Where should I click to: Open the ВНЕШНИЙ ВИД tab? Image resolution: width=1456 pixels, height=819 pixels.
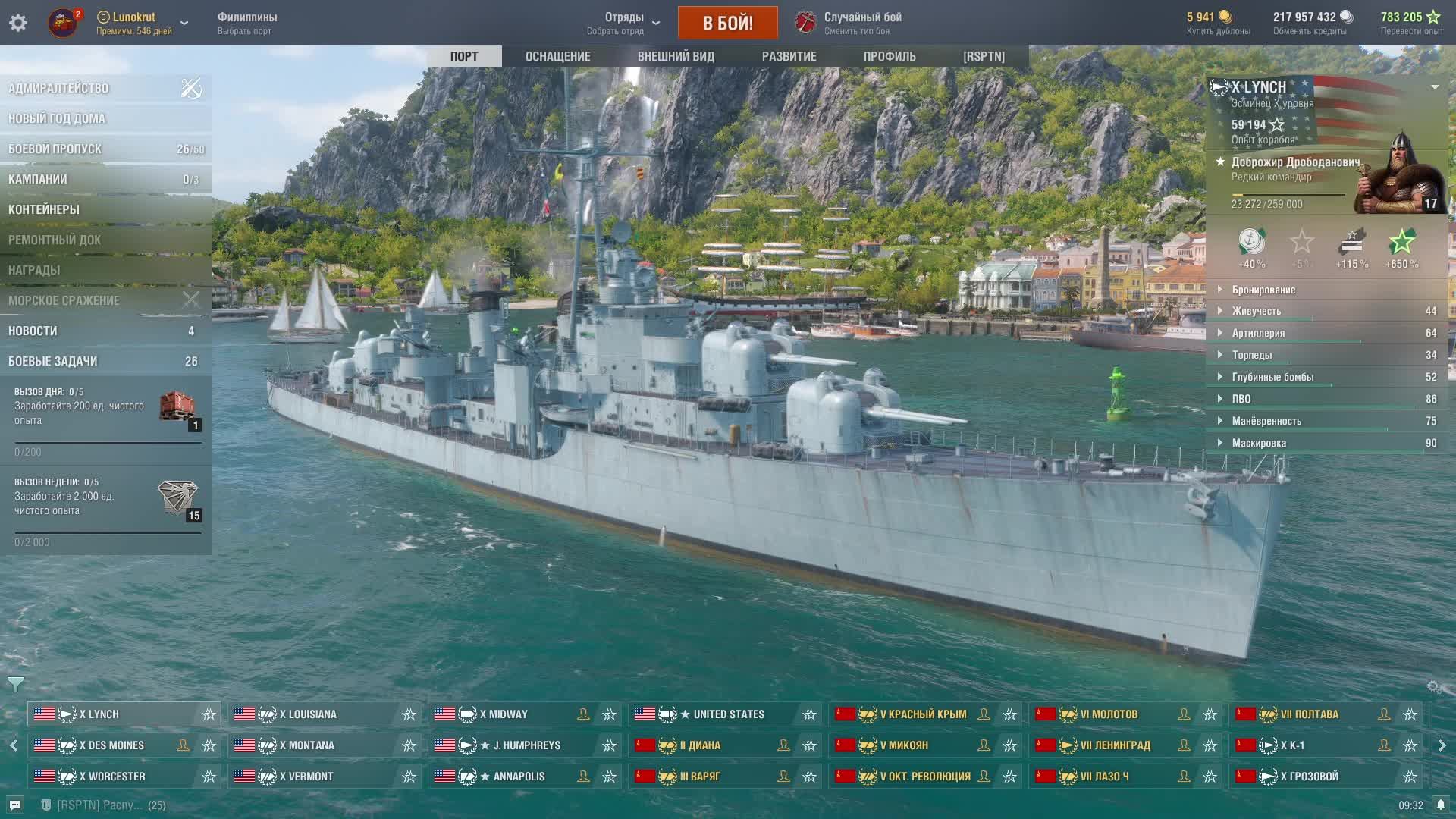click(x=676, y=56)
